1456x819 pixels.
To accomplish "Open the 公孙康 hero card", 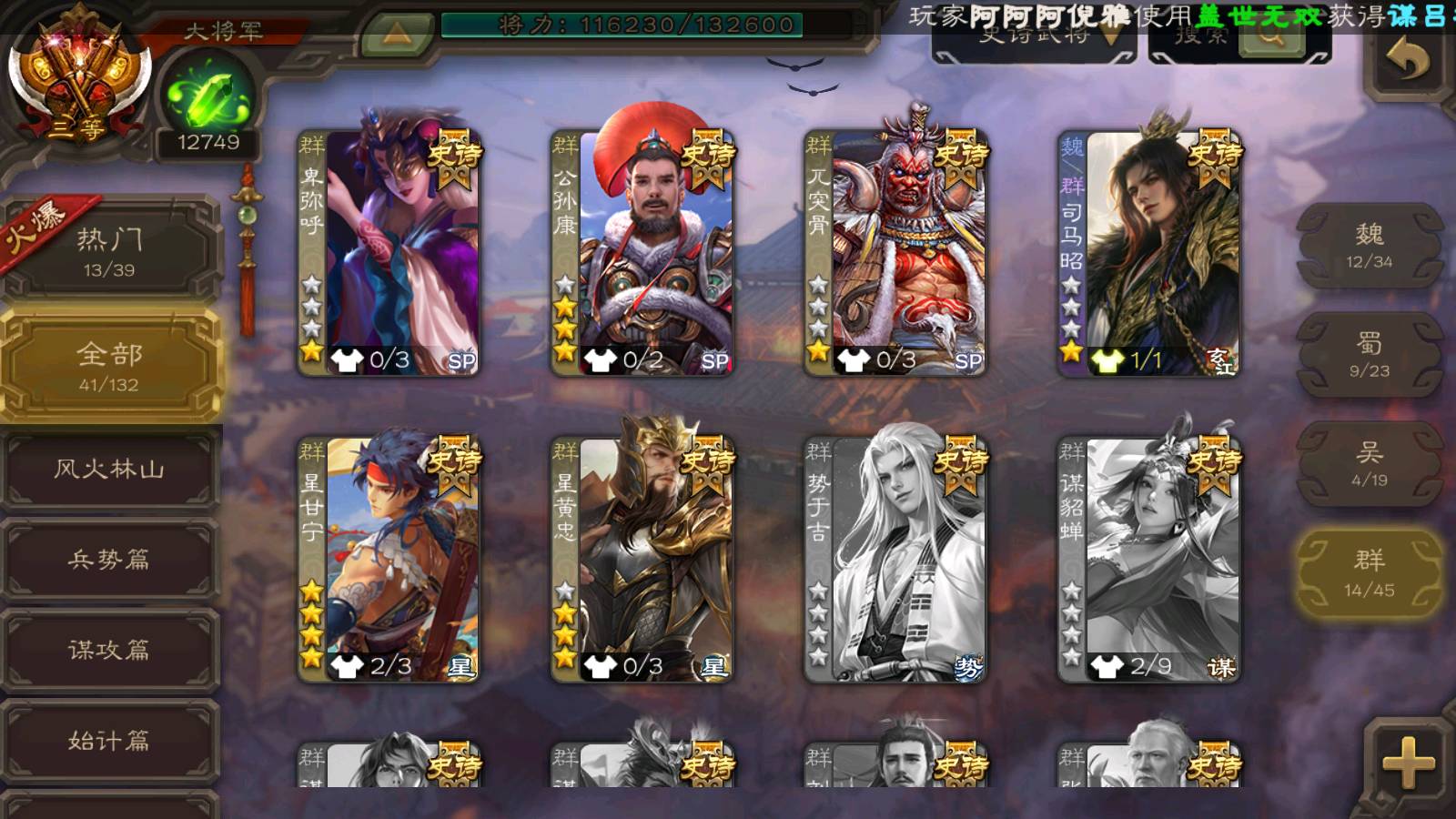I will pyautogui.click(x=642, y=253).
